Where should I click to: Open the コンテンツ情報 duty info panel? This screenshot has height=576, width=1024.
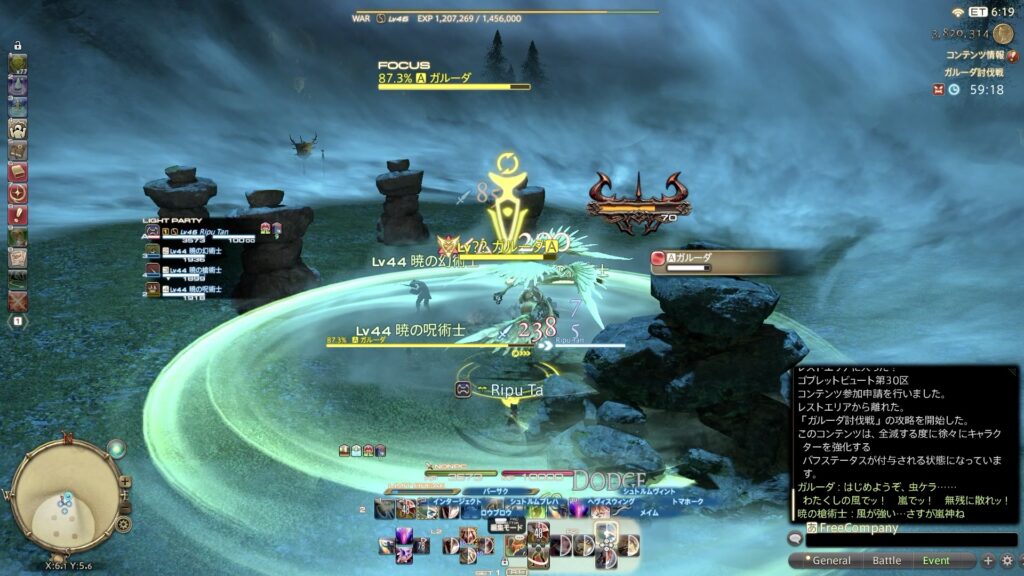point(974,55)
